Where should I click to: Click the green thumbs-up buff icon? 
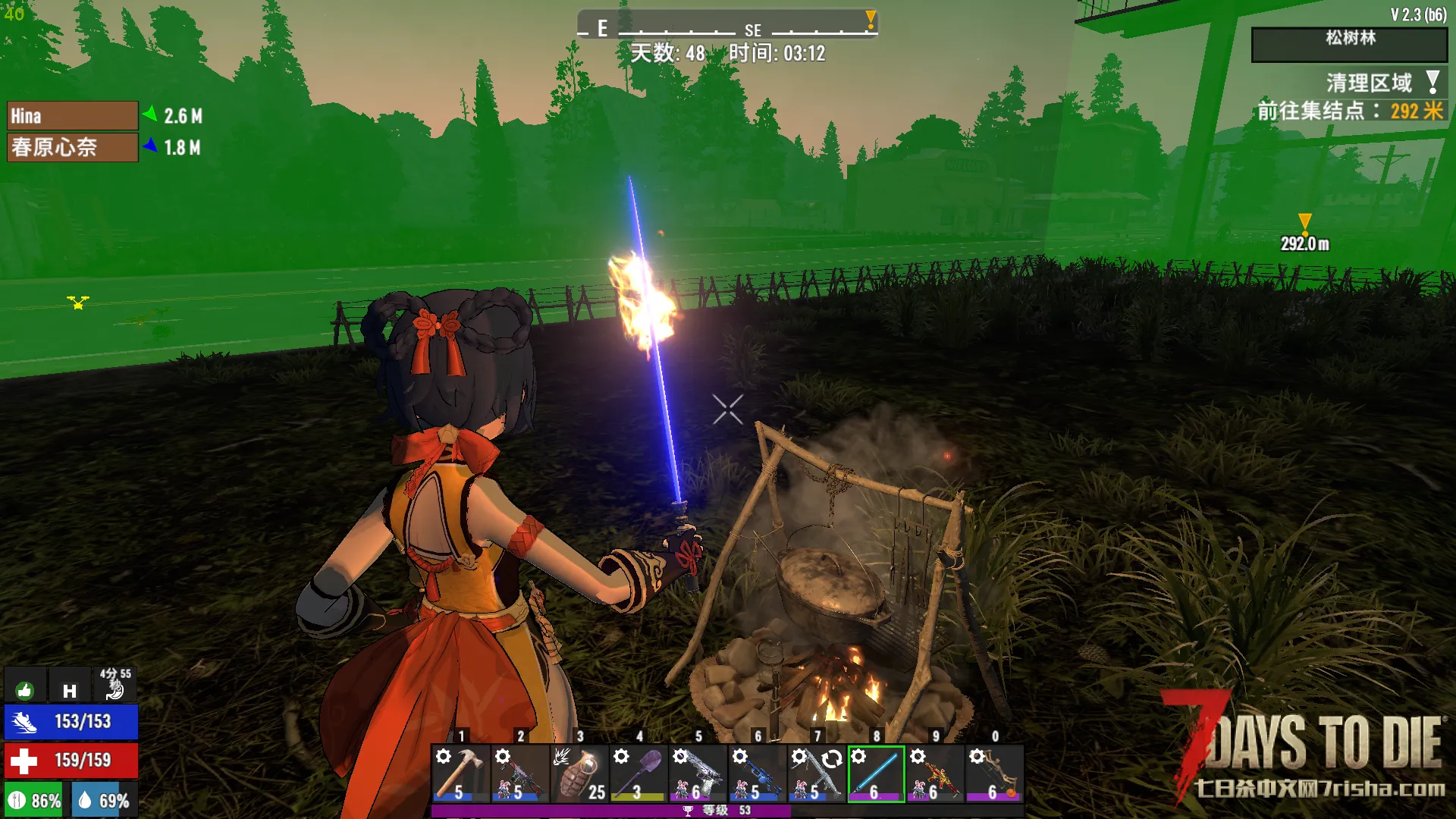(x=25, y=689)
